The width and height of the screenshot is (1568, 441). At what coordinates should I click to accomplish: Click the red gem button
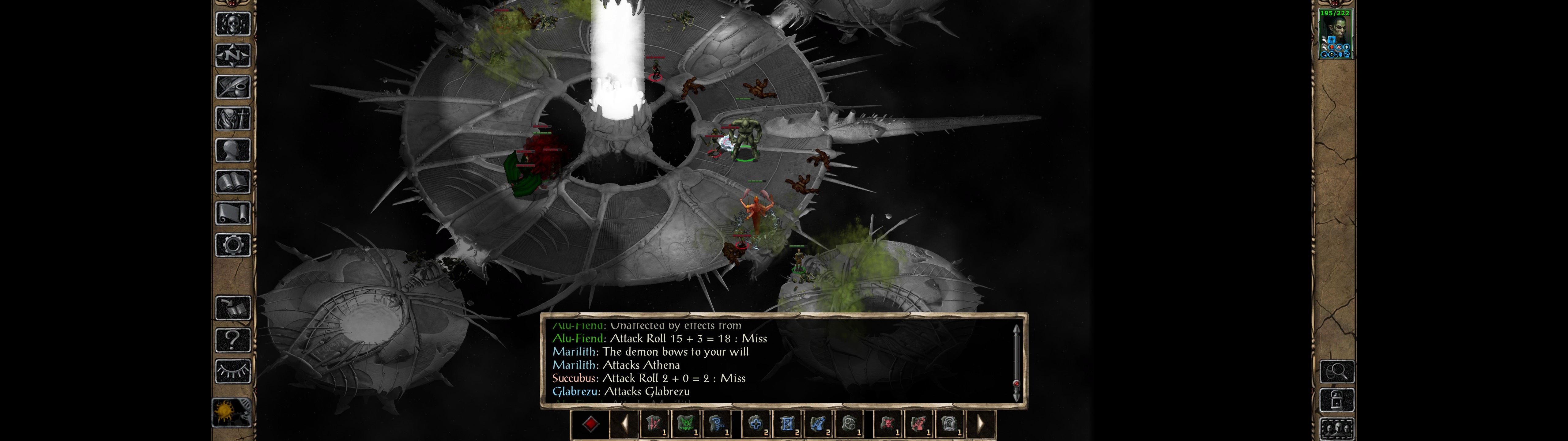[x=590, y=424]
